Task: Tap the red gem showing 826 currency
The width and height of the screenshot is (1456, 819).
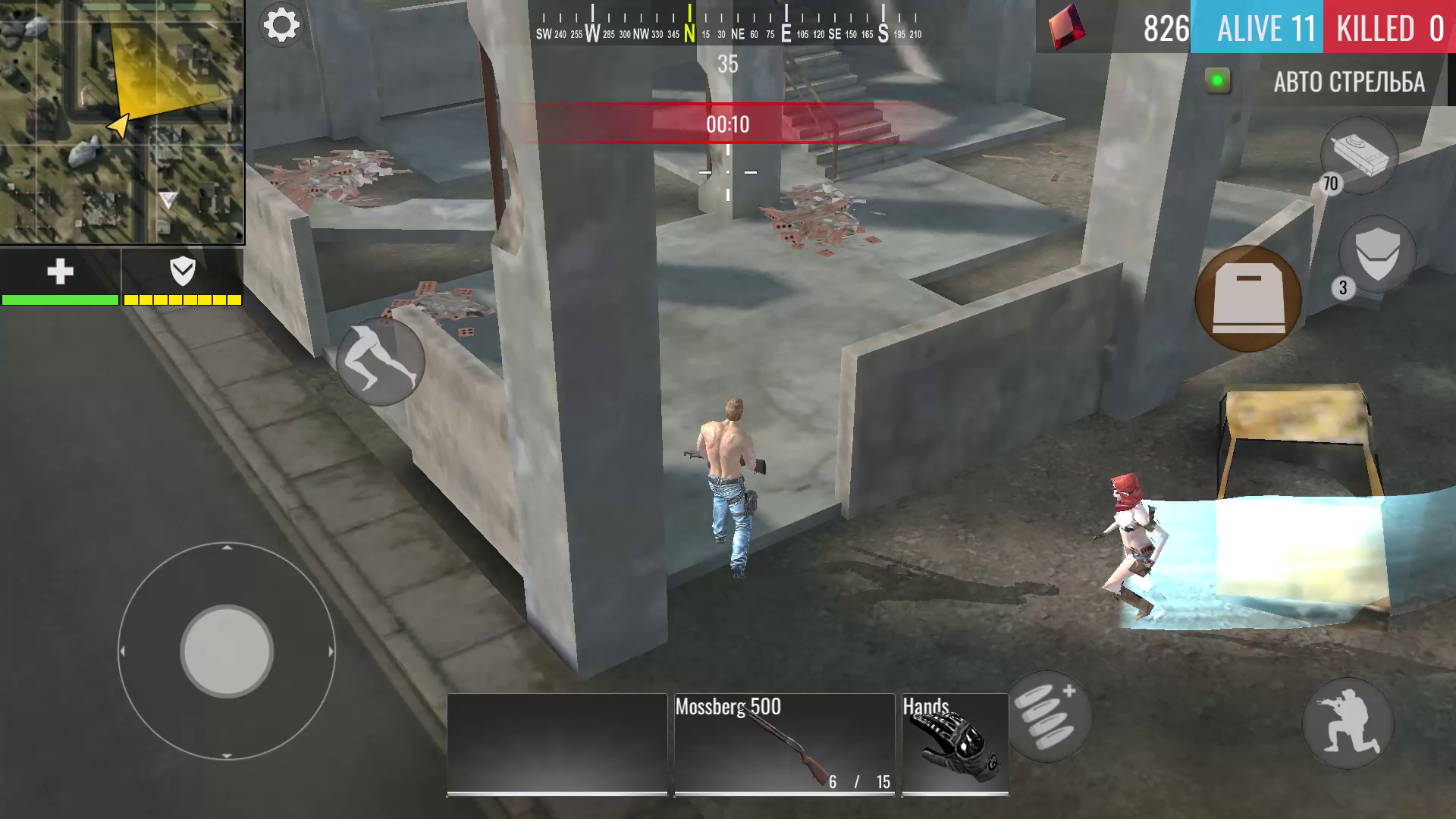Action: [1065, 27]
